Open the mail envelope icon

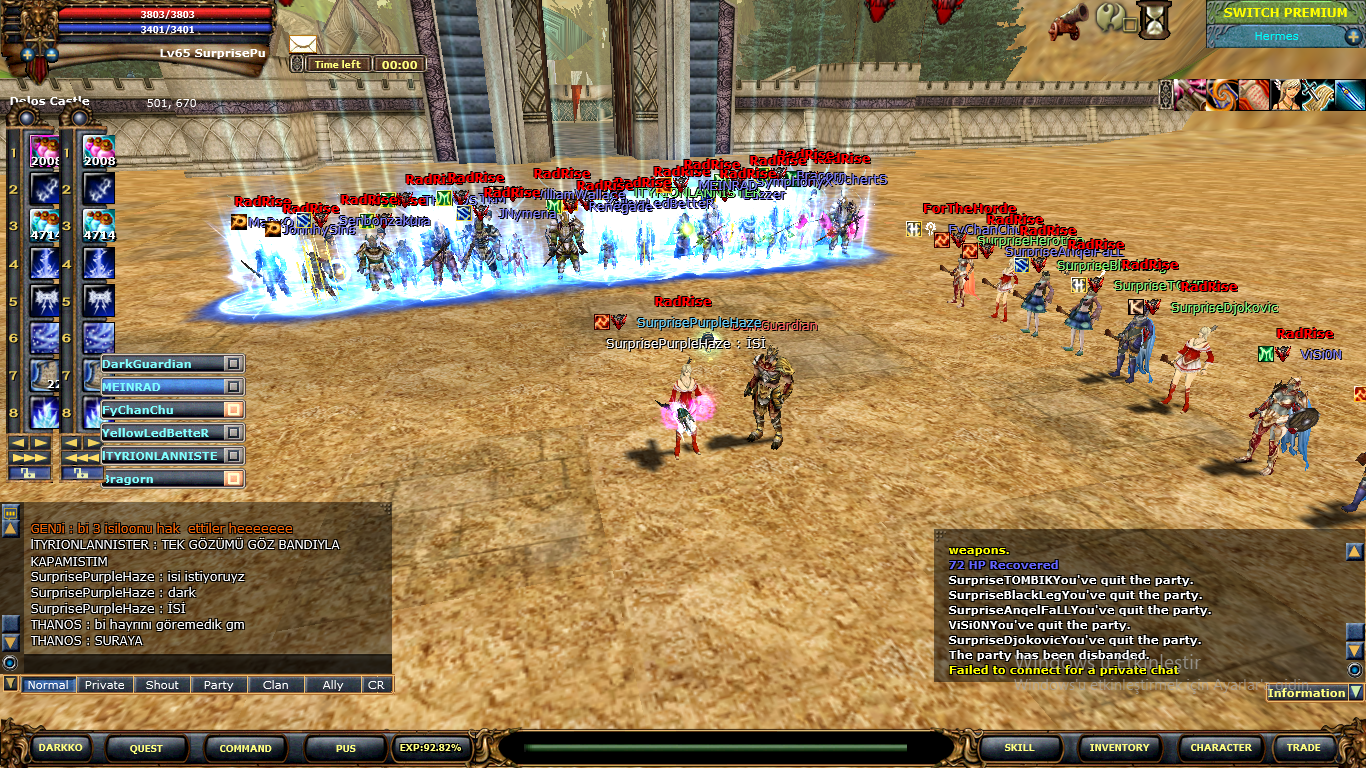(x=303, y=44)
